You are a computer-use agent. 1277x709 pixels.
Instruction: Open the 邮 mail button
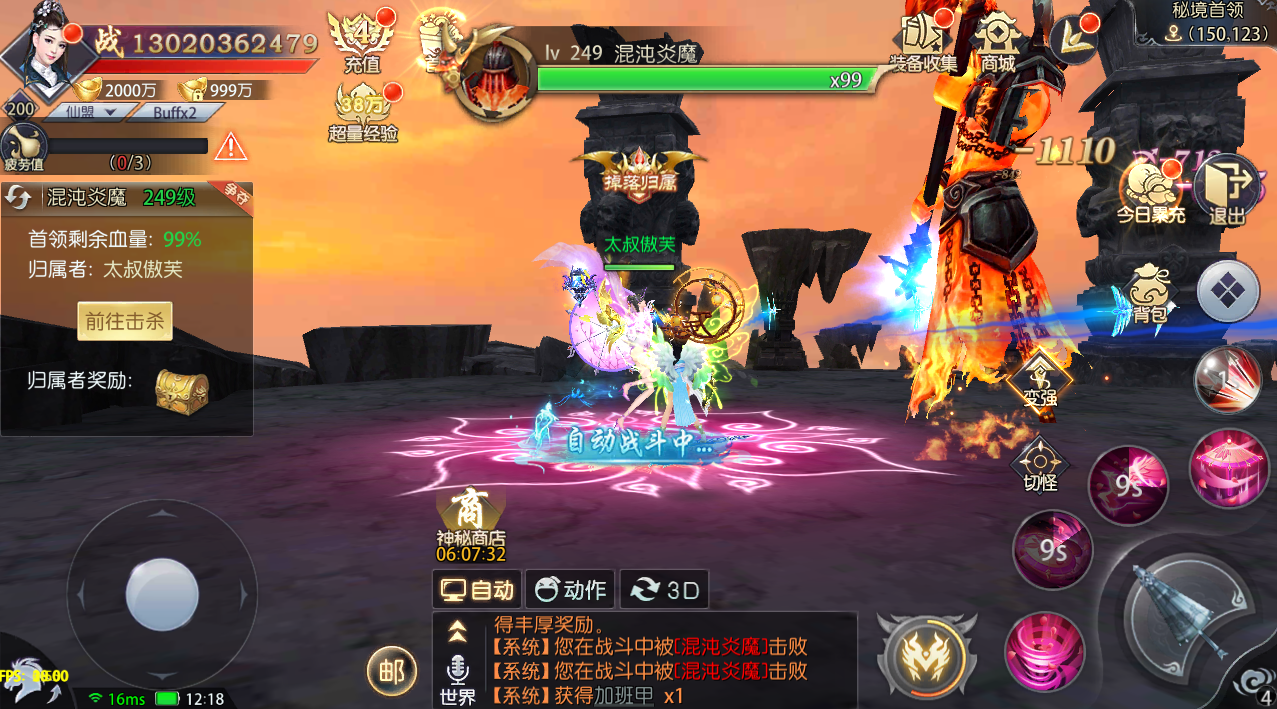point(391,672)
